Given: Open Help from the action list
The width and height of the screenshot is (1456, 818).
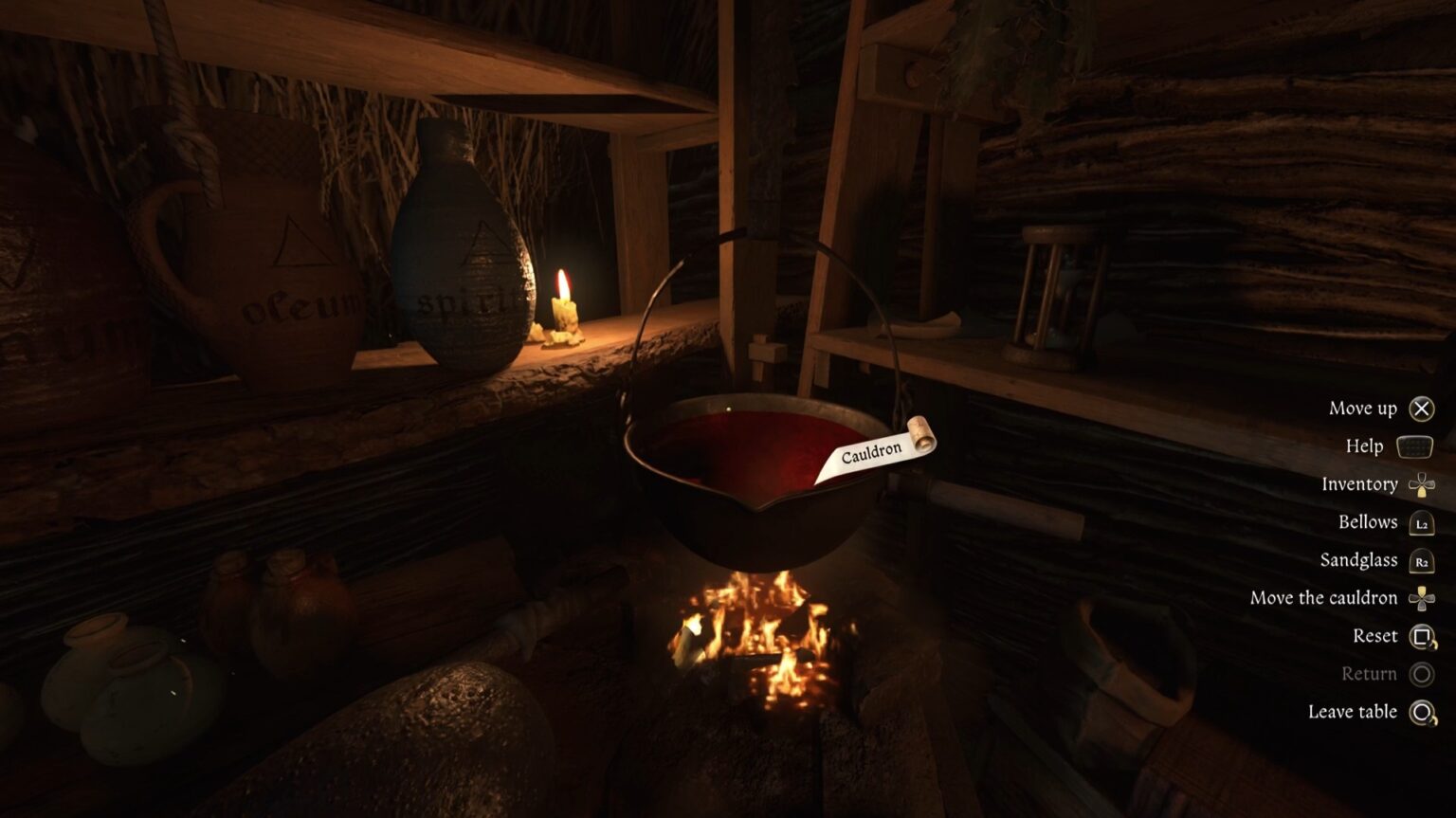Looking at the screenshot, I should click(x=1366, y=445).
